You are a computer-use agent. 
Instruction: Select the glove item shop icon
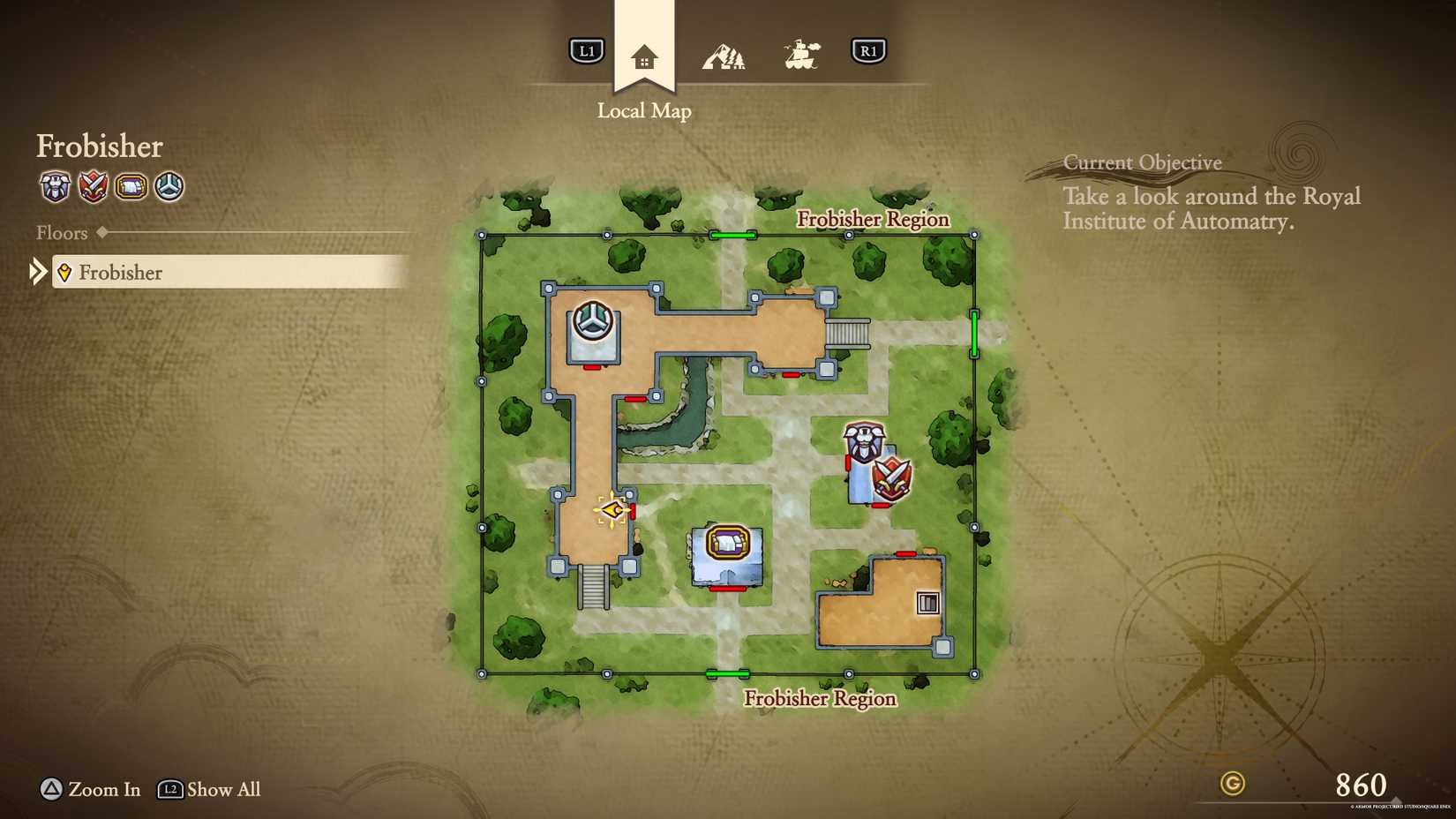[131, 188]
